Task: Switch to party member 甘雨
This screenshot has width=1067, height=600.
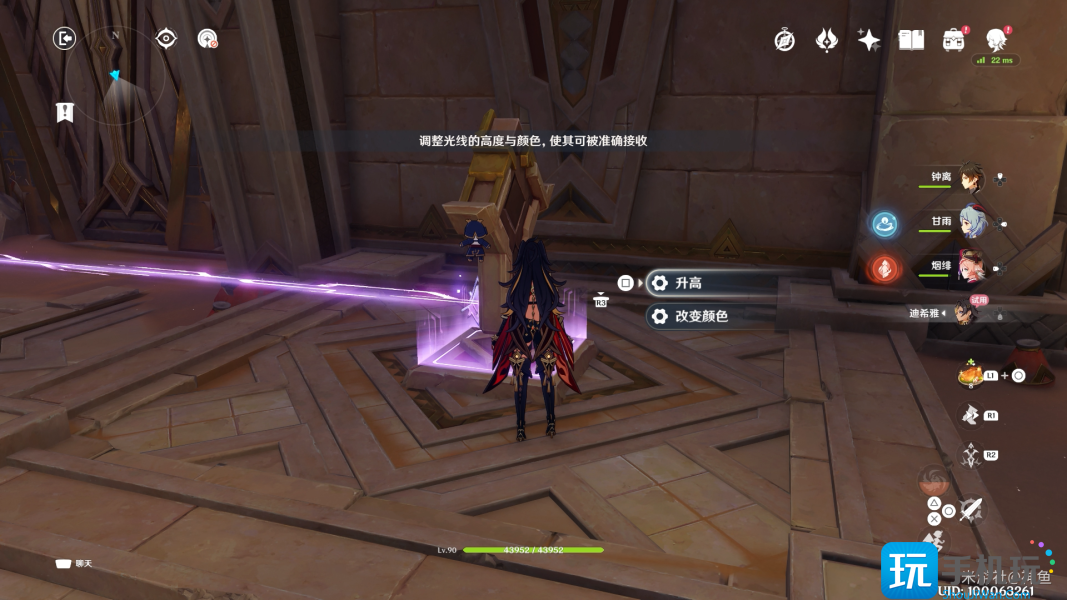Action: point(972,222)
